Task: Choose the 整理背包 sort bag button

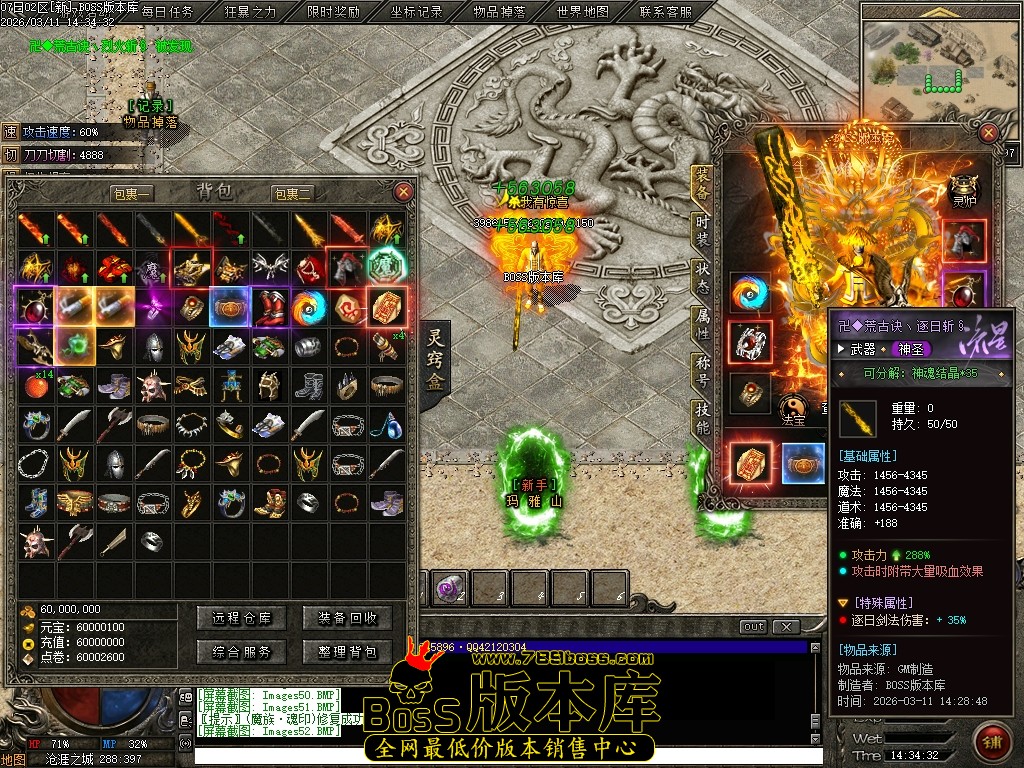Action: [347, 652]
